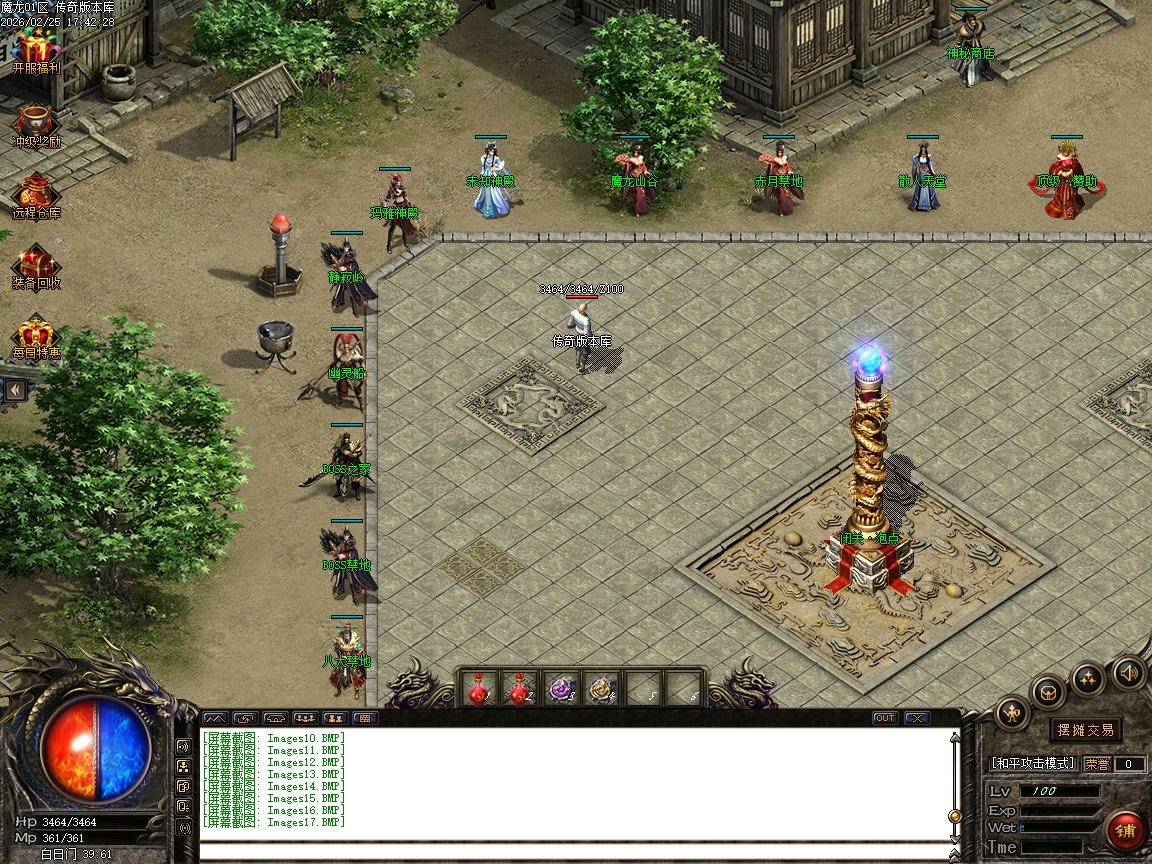Open the 每日特惠 daily deal crown
The width and height of the screenshot is (1152, 864).
click(36, 336)
